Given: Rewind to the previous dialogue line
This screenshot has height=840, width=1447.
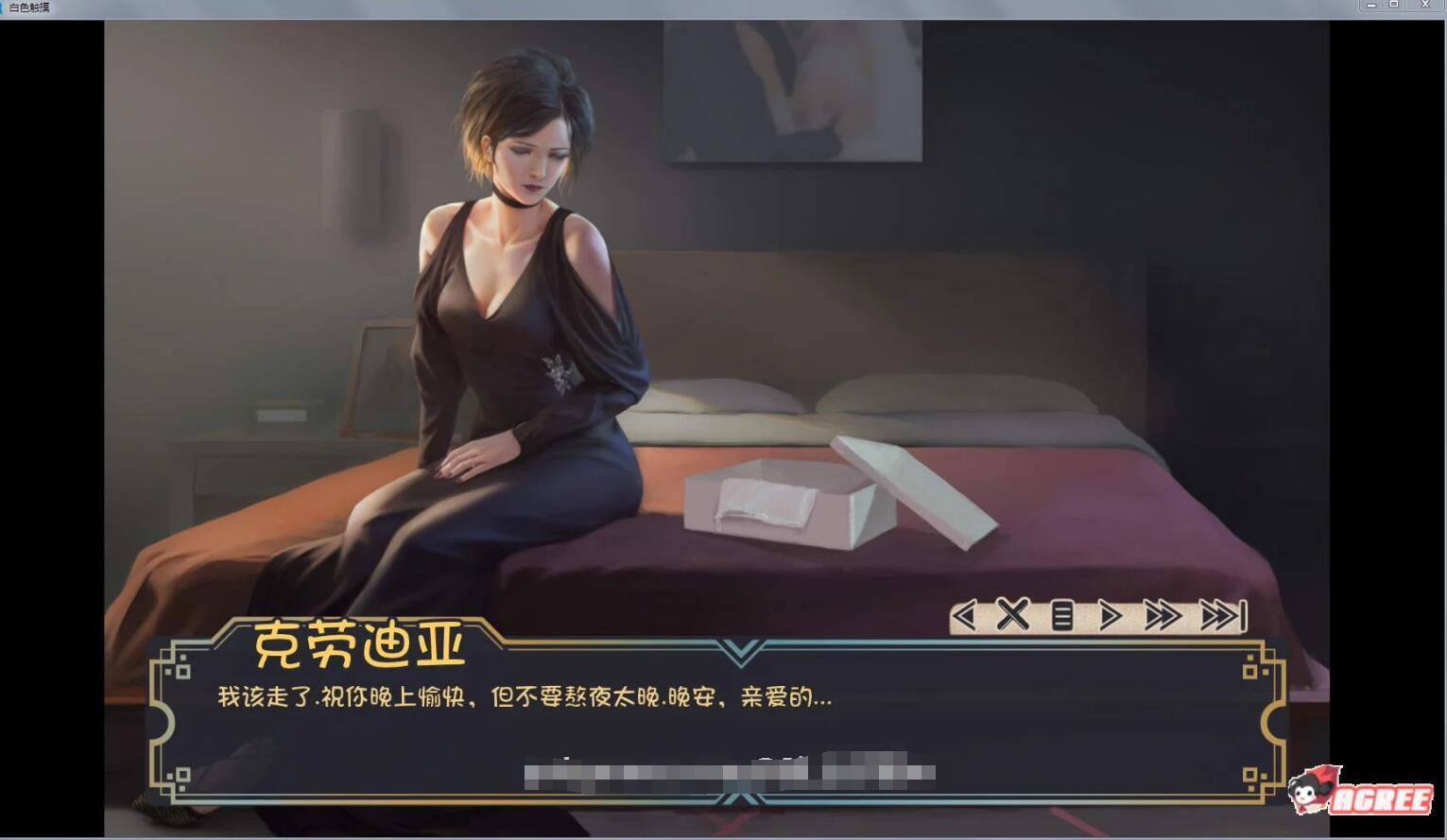Looking at the screenshot, I should click(965, 616).
